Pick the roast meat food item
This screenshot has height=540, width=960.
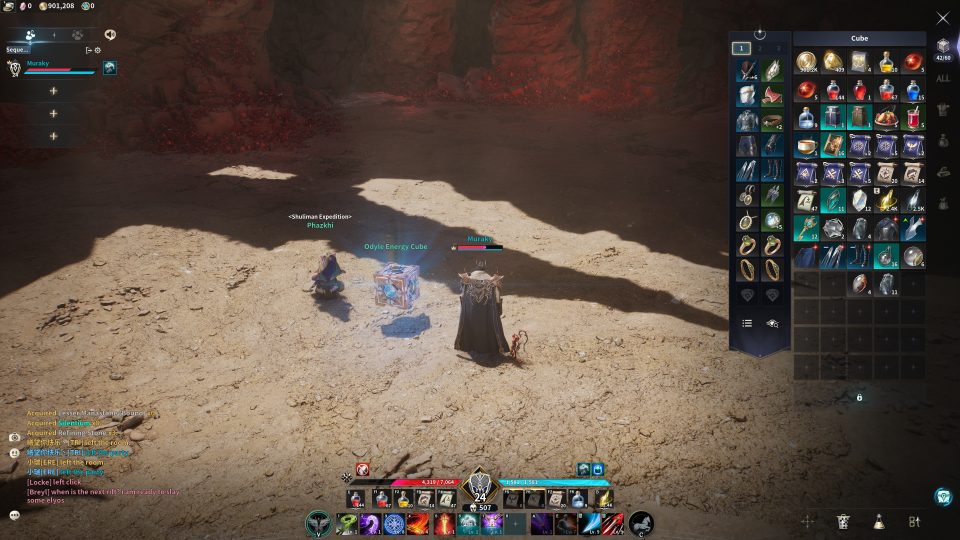click(x=887, y=118)
